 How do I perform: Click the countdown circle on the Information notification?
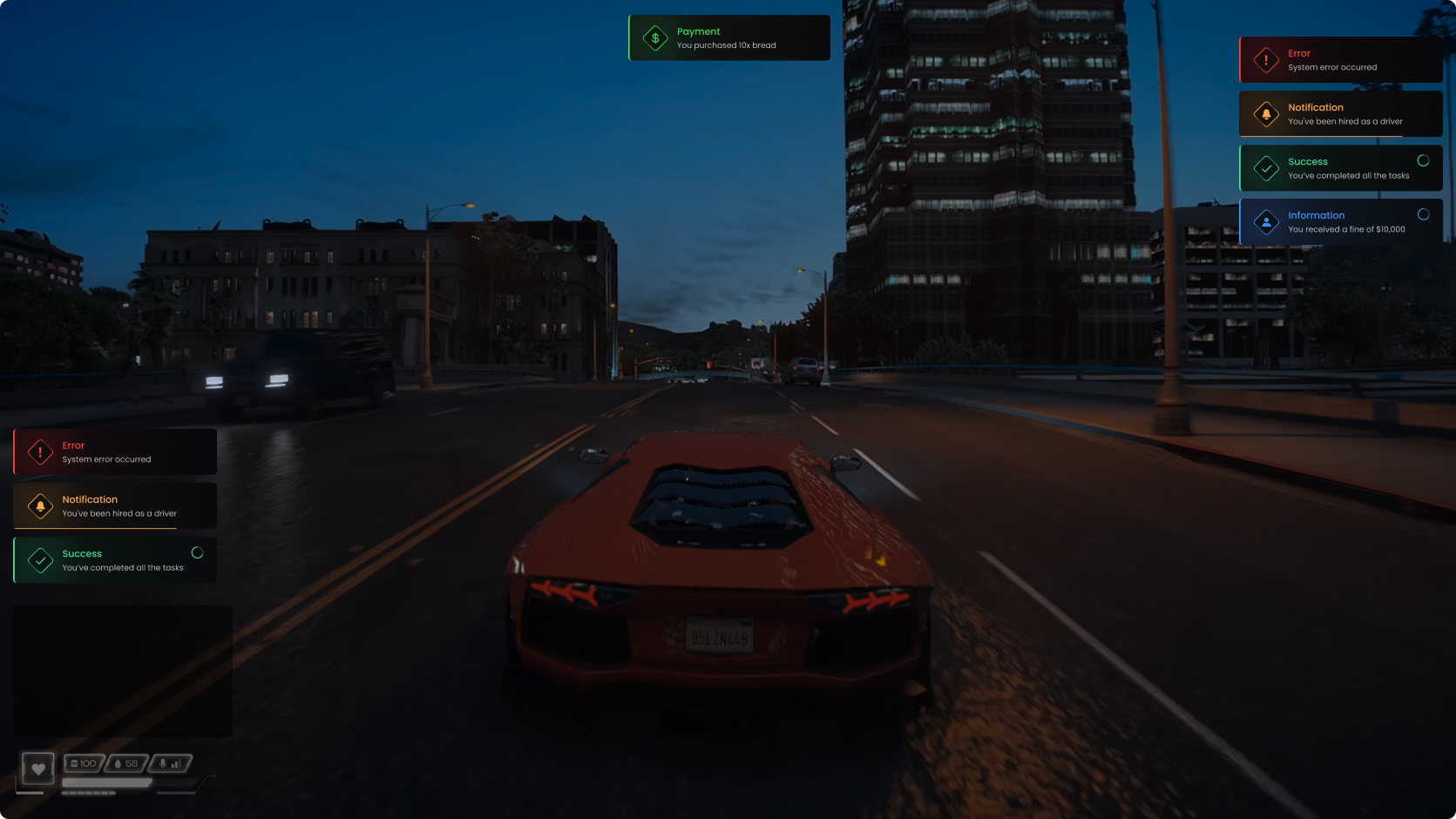[x=1423, y=213]
